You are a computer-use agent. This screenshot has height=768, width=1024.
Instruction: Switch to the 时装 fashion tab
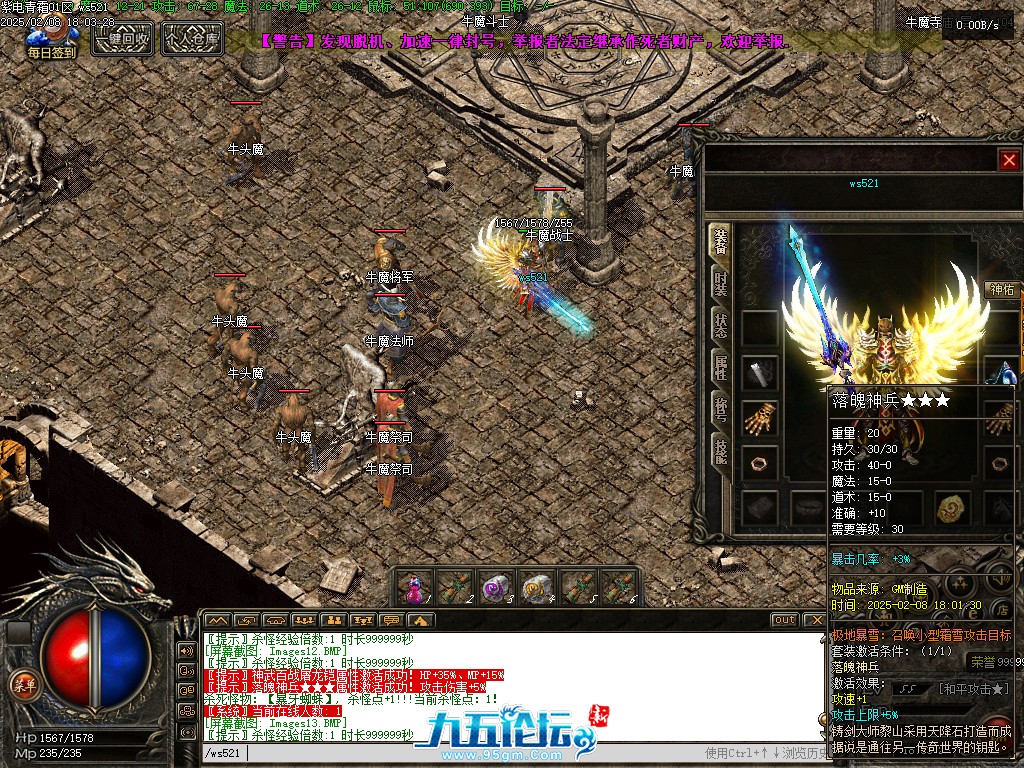720,283
